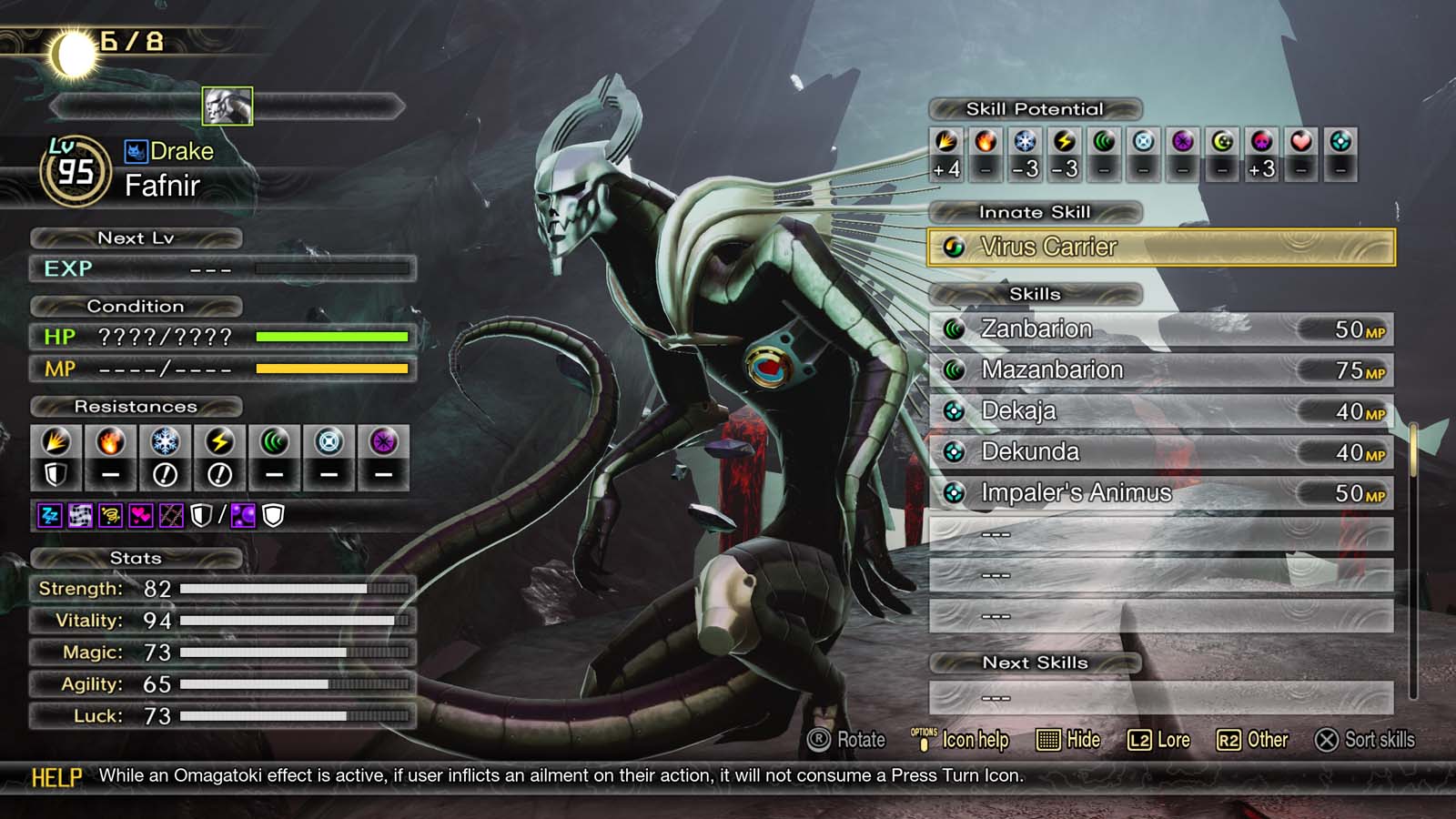Click the green HP bar
Image resolution: width=1456 pixels, height=819 pixels.
(x=335, y=336)
